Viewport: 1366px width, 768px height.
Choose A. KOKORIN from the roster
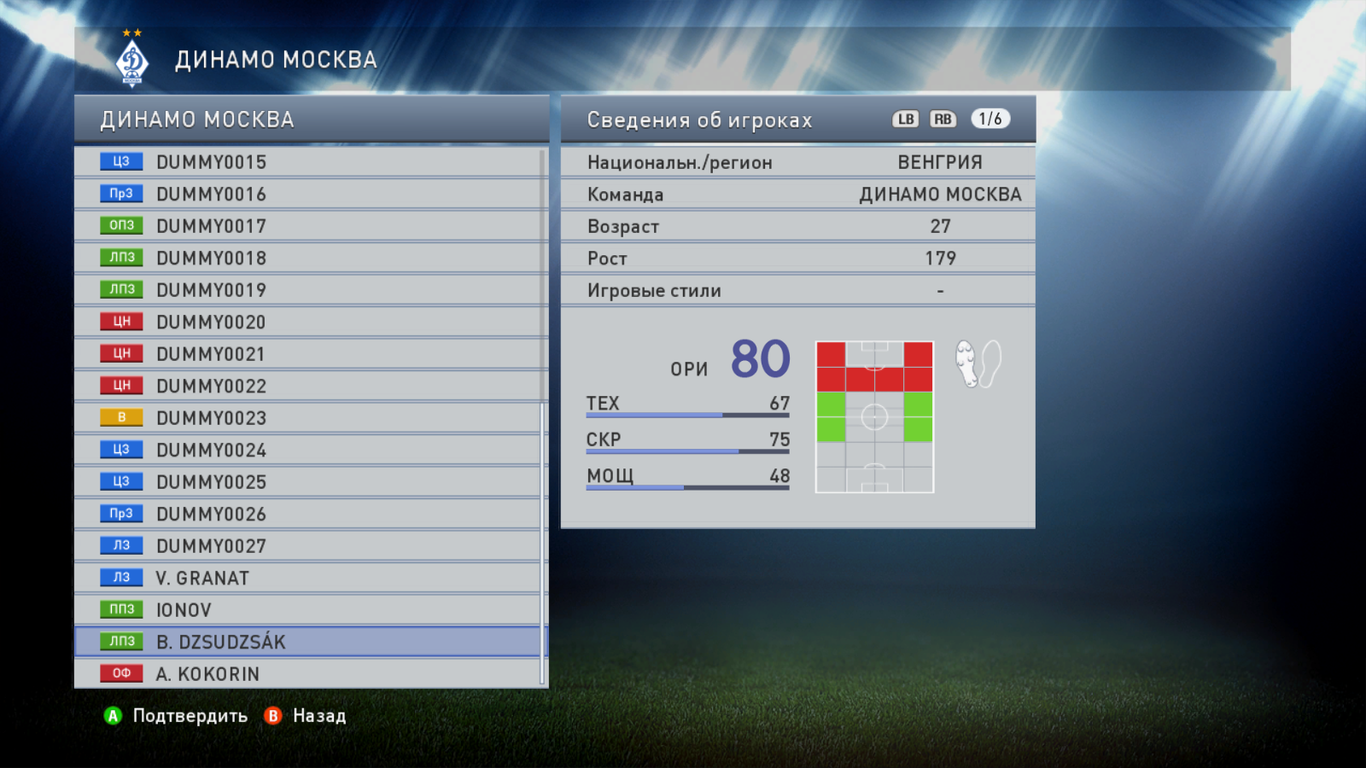coord(310,674)
